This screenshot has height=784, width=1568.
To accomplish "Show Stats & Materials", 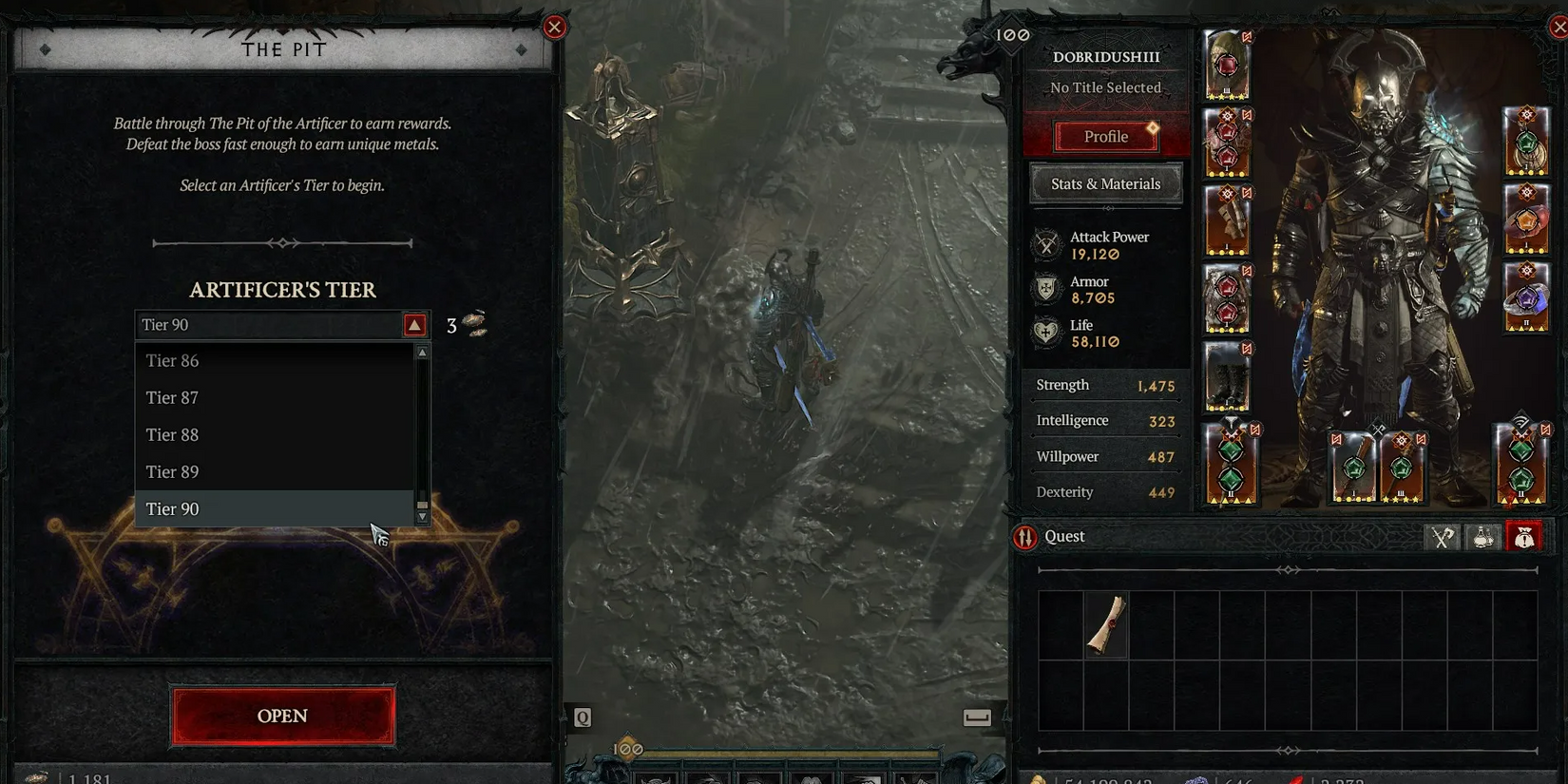I will click(1106, 184).
